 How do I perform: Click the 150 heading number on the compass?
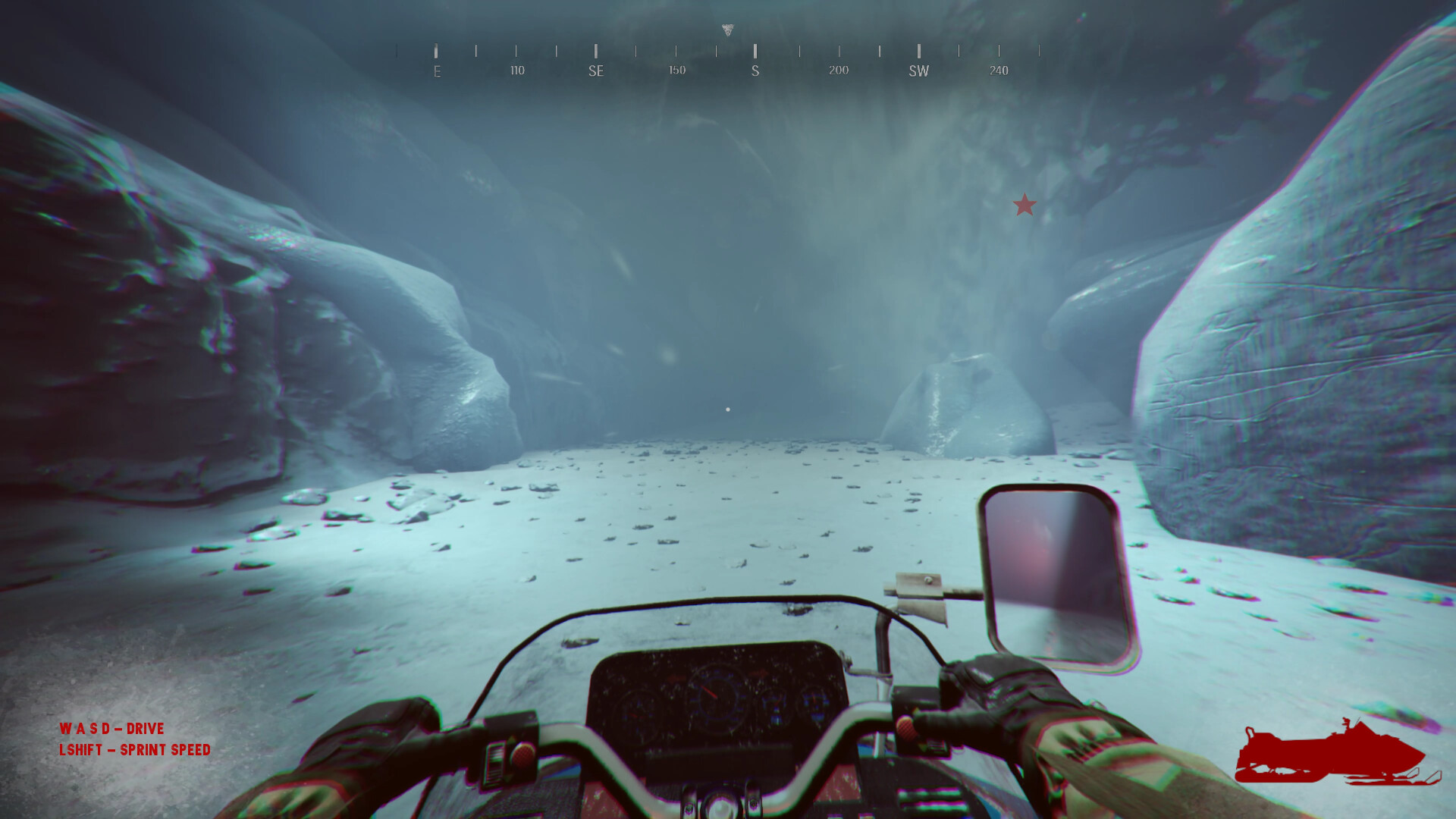tap(676, 70)
